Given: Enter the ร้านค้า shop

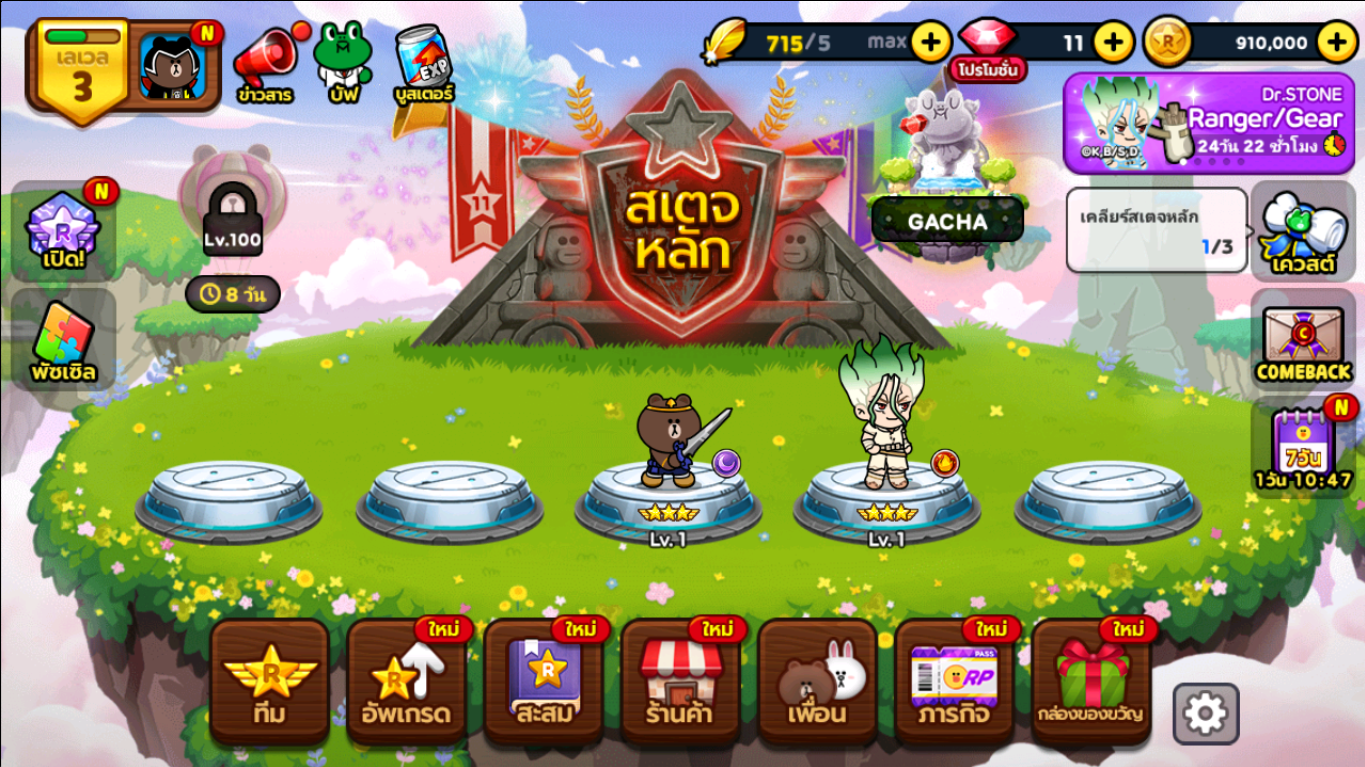Looking at the screenshot, I should pos(680,682).
